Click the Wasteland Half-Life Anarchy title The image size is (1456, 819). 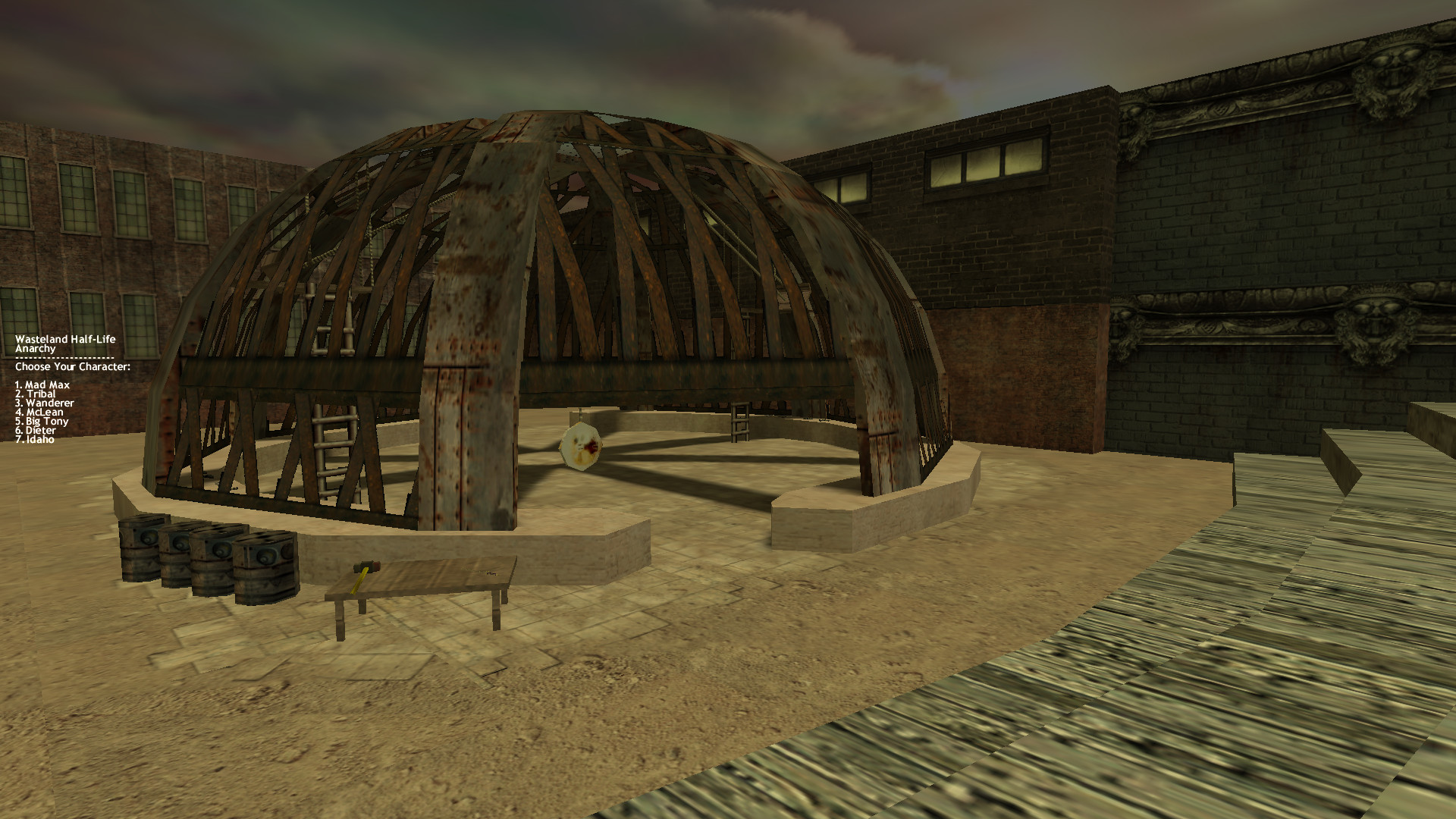[x=64, y=343]
